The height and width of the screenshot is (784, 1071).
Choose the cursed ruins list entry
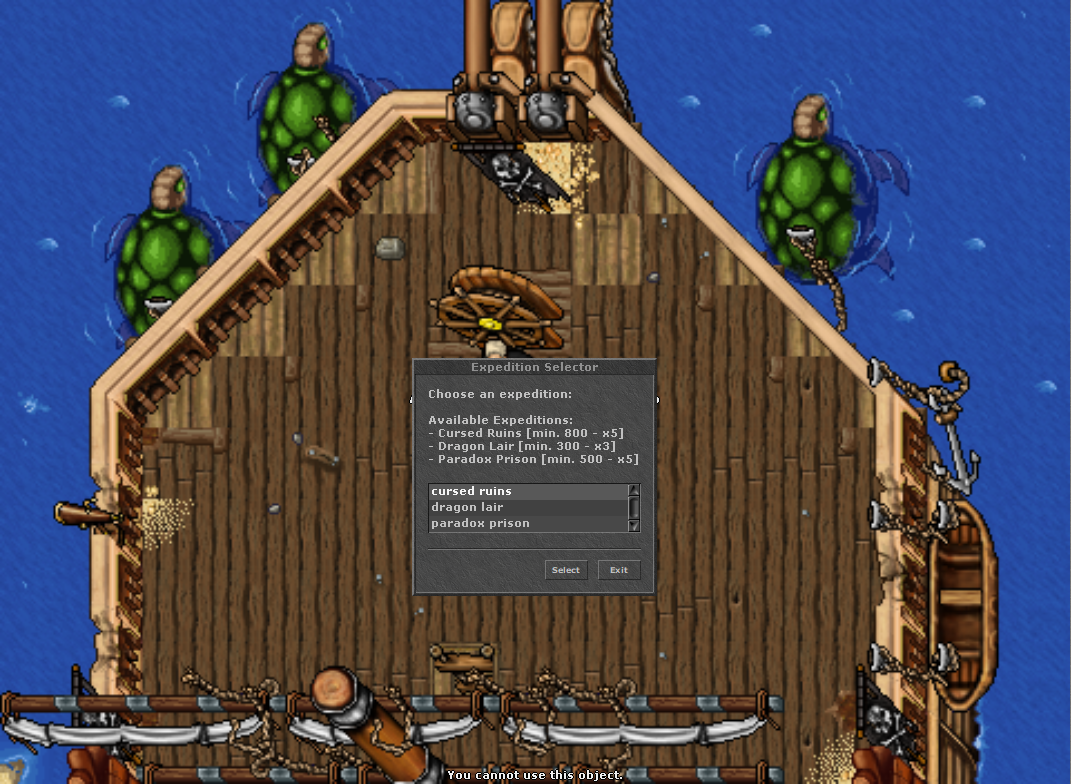click(526, 491)
